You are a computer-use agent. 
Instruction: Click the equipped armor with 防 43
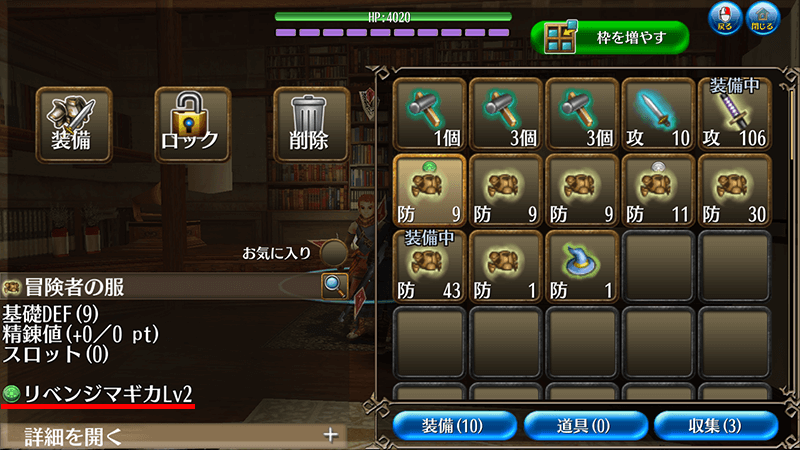point(430,265)
